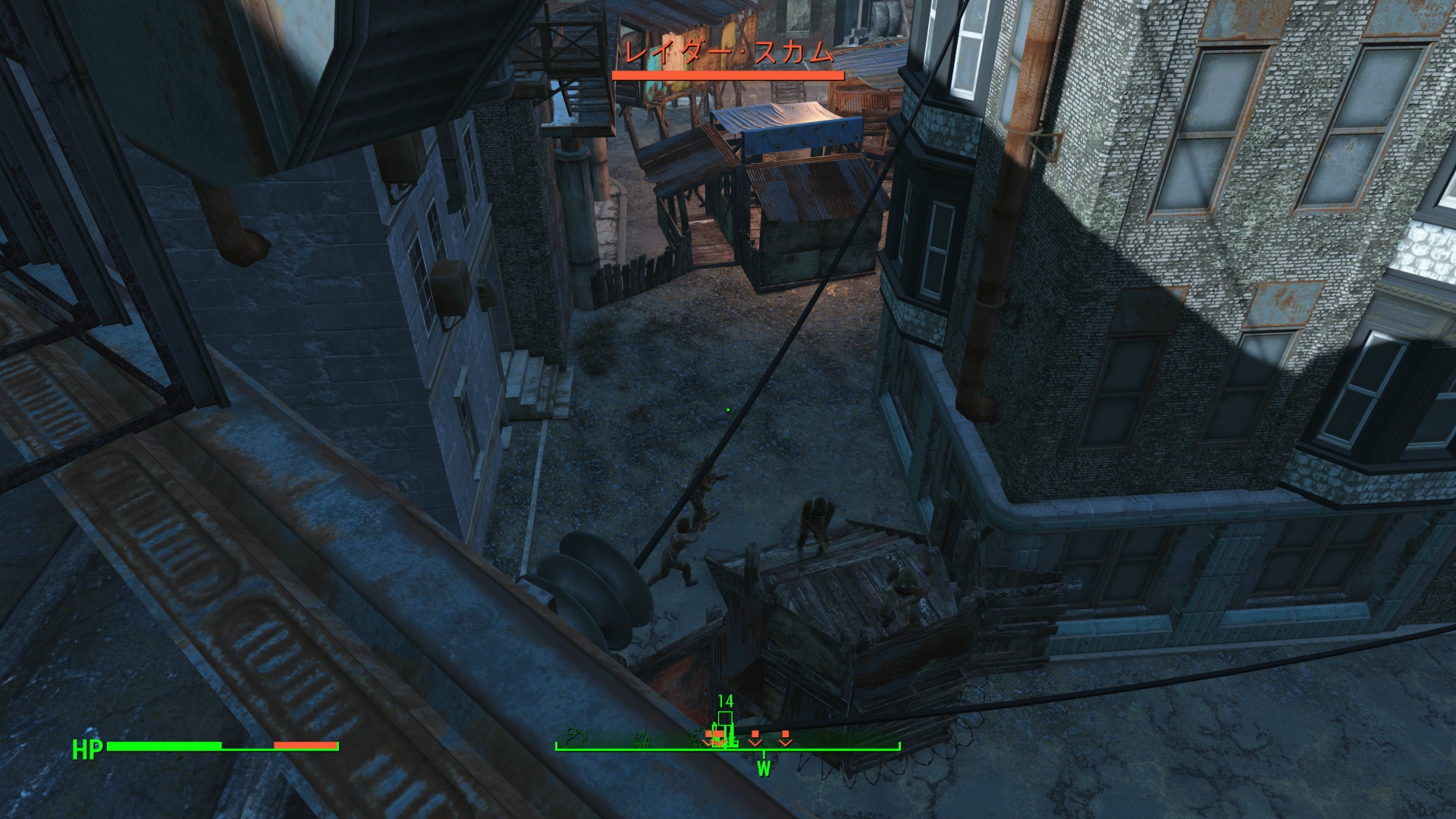Screen dimensions: 1456x819
Task: Click the W heading on the compass
Action: click(x=764, y=769)
